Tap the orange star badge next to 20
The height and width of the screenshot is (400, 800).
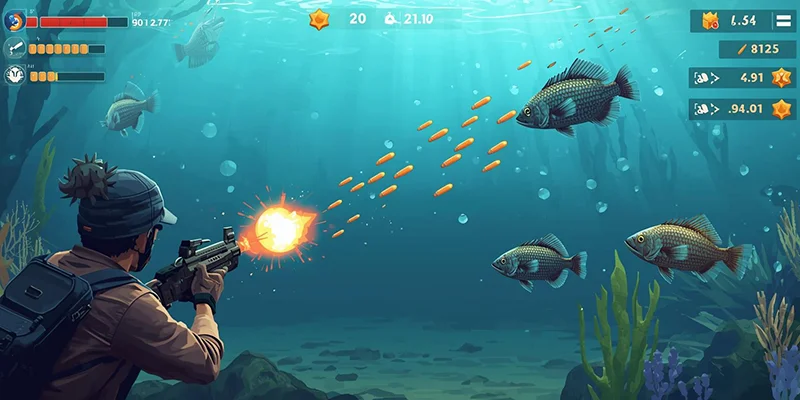pyautogui.click(x=319, y=18)
